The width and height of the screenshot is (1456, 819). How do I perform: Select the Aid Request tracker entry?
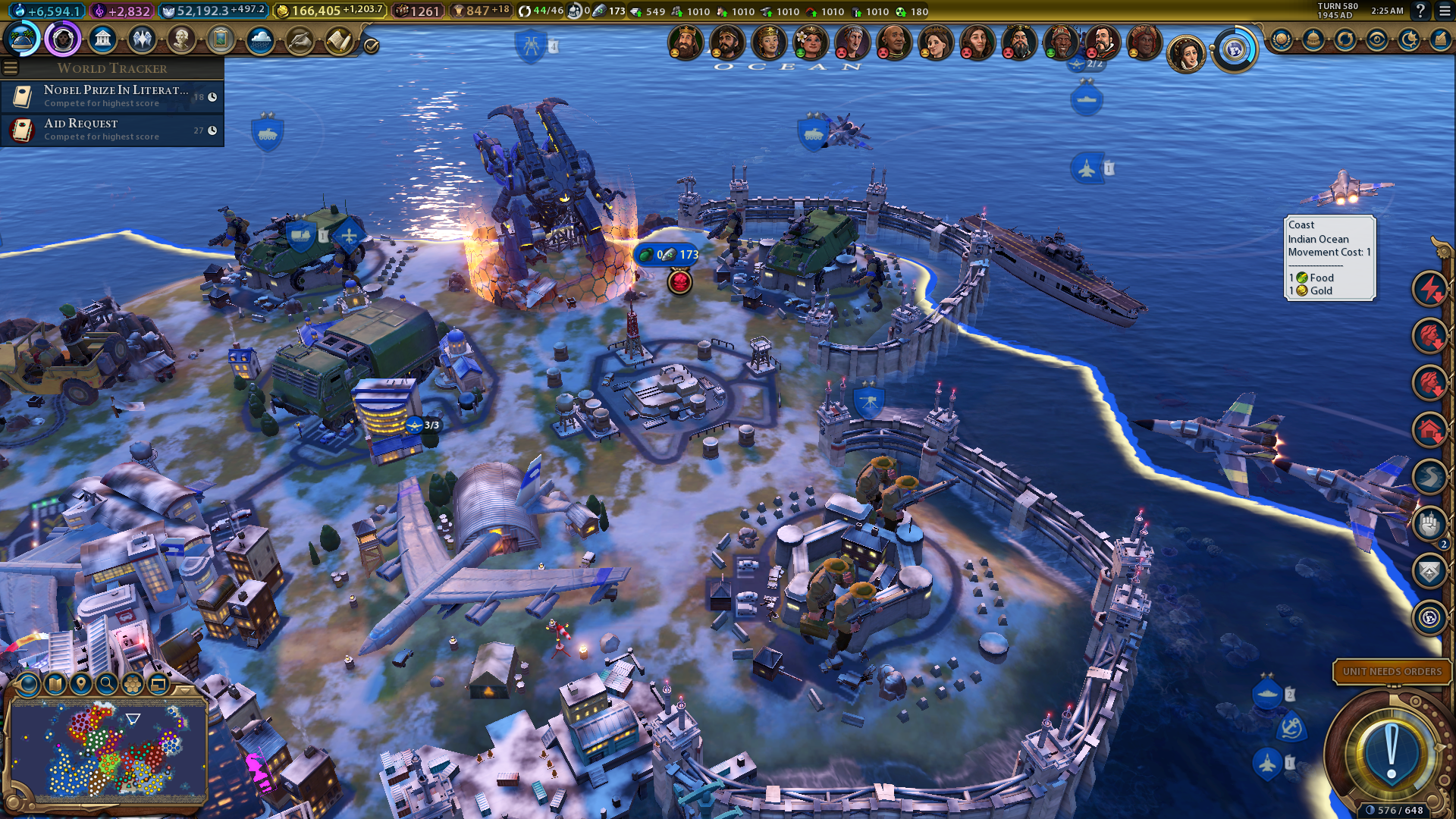pos(112,130)
